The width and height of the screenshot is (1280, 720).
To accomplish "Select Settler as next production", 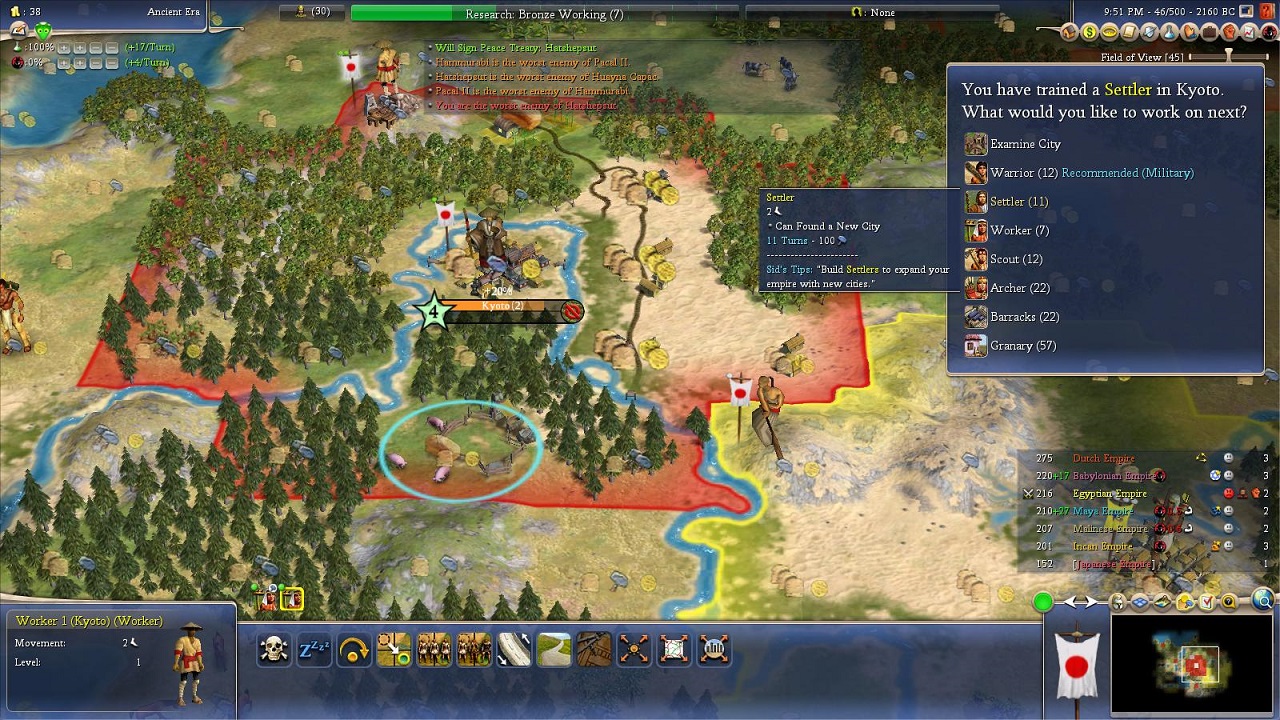I will coord(1018,202).
